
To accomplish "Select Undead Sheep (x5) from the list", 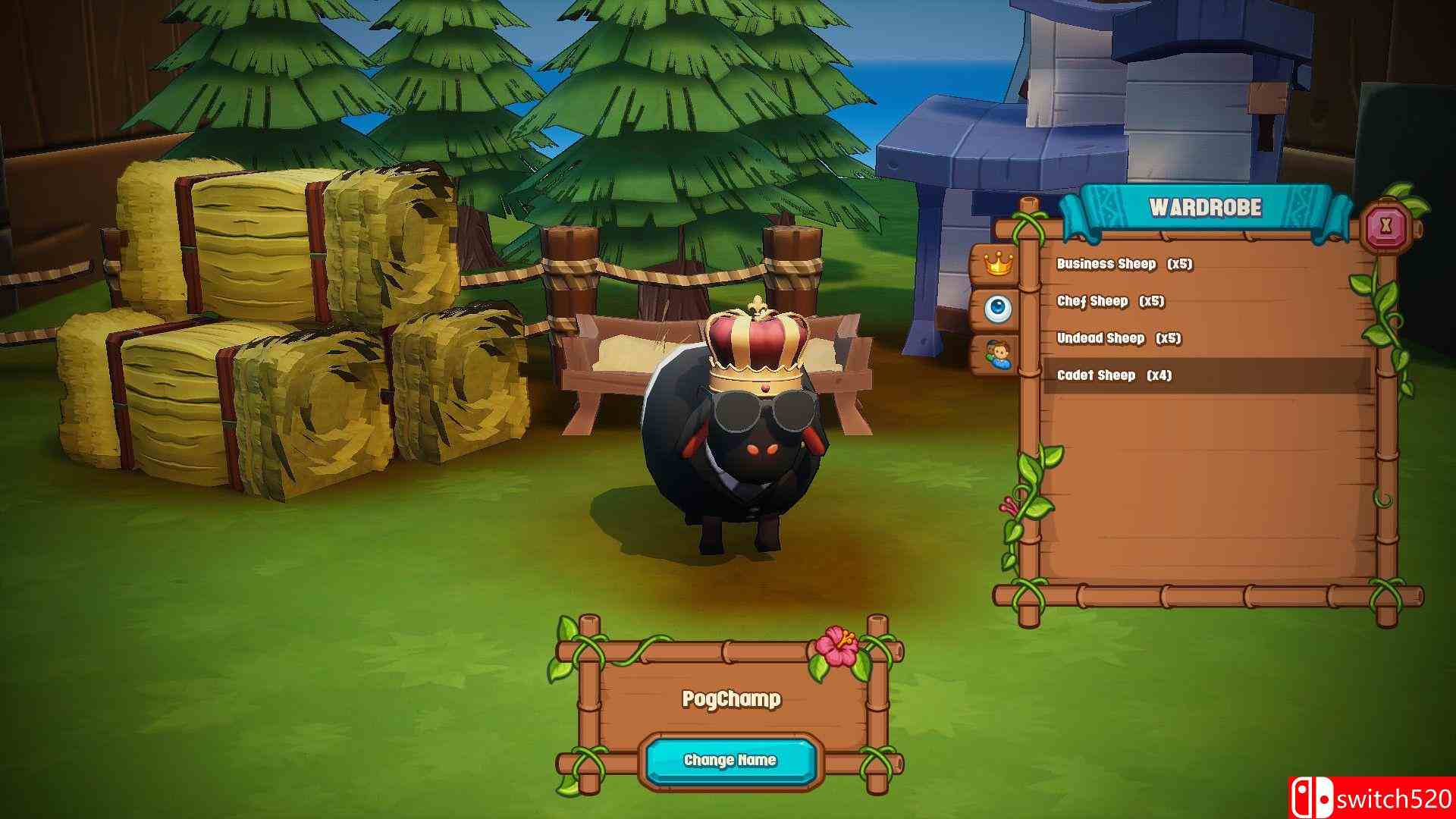I will [x=1121, y=339].
